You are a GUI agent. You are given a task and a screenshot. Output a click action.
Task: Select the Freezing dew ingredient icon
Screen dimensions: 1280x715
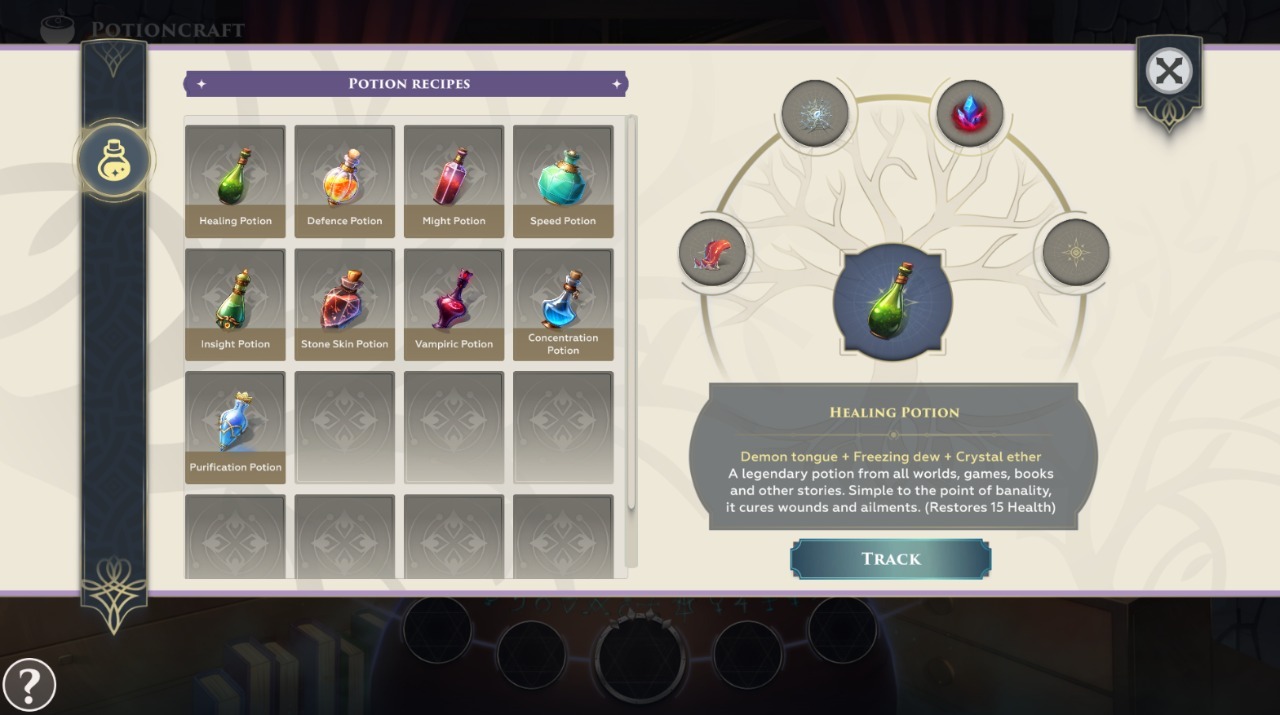(x=815, y=113)
